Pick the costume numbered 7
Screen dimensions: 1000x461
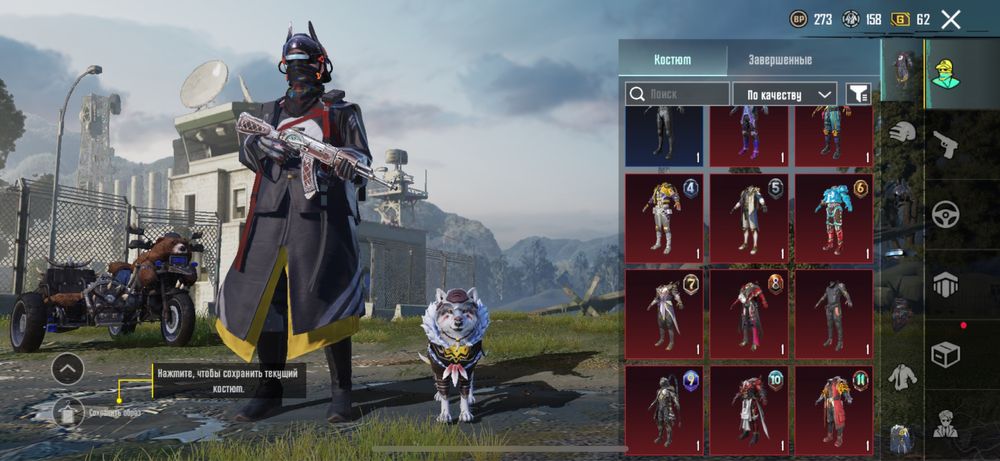[664, 311]
